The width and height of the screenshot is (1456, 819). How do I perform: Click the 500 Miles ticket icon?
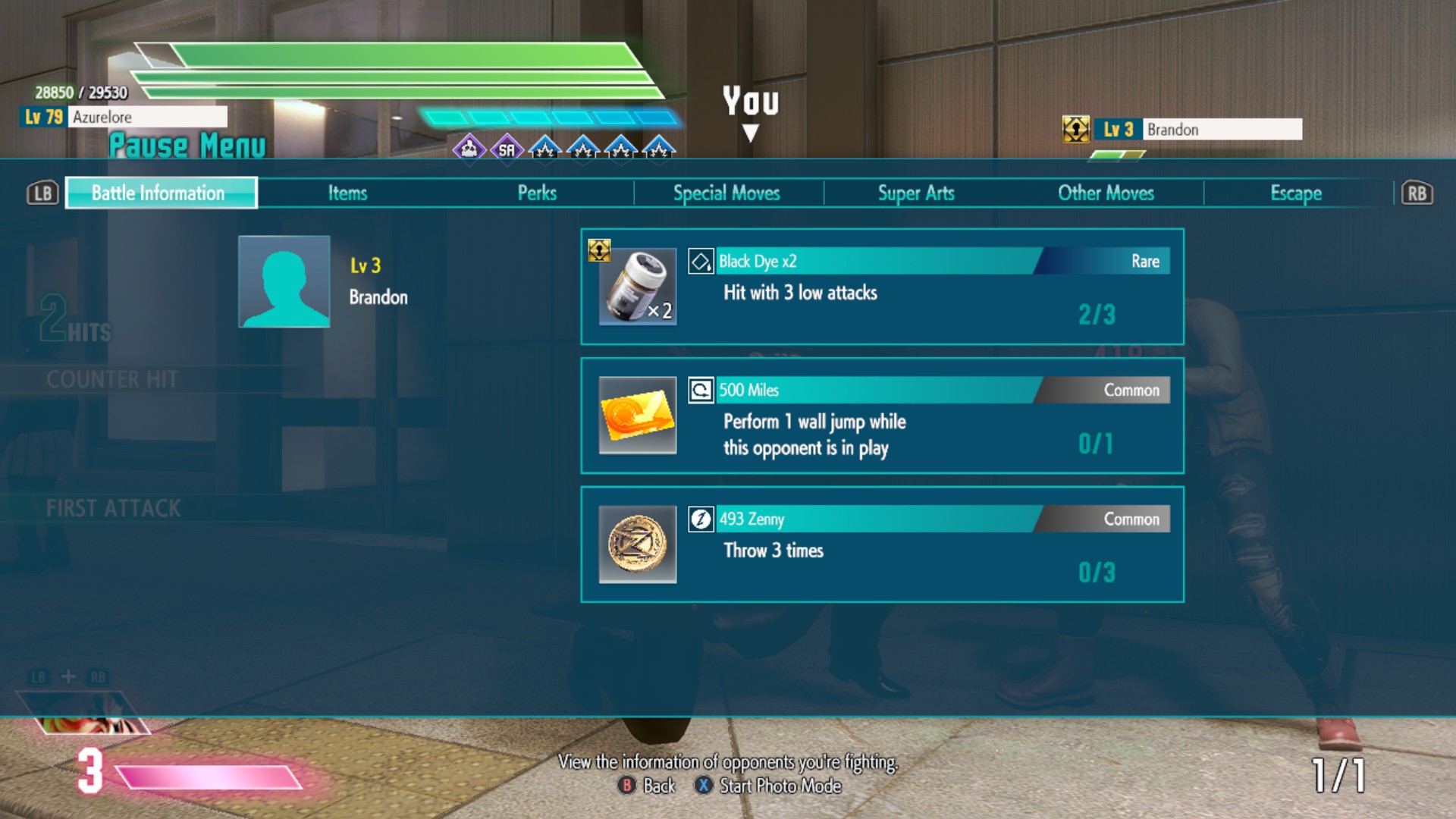tap(637, 416)
